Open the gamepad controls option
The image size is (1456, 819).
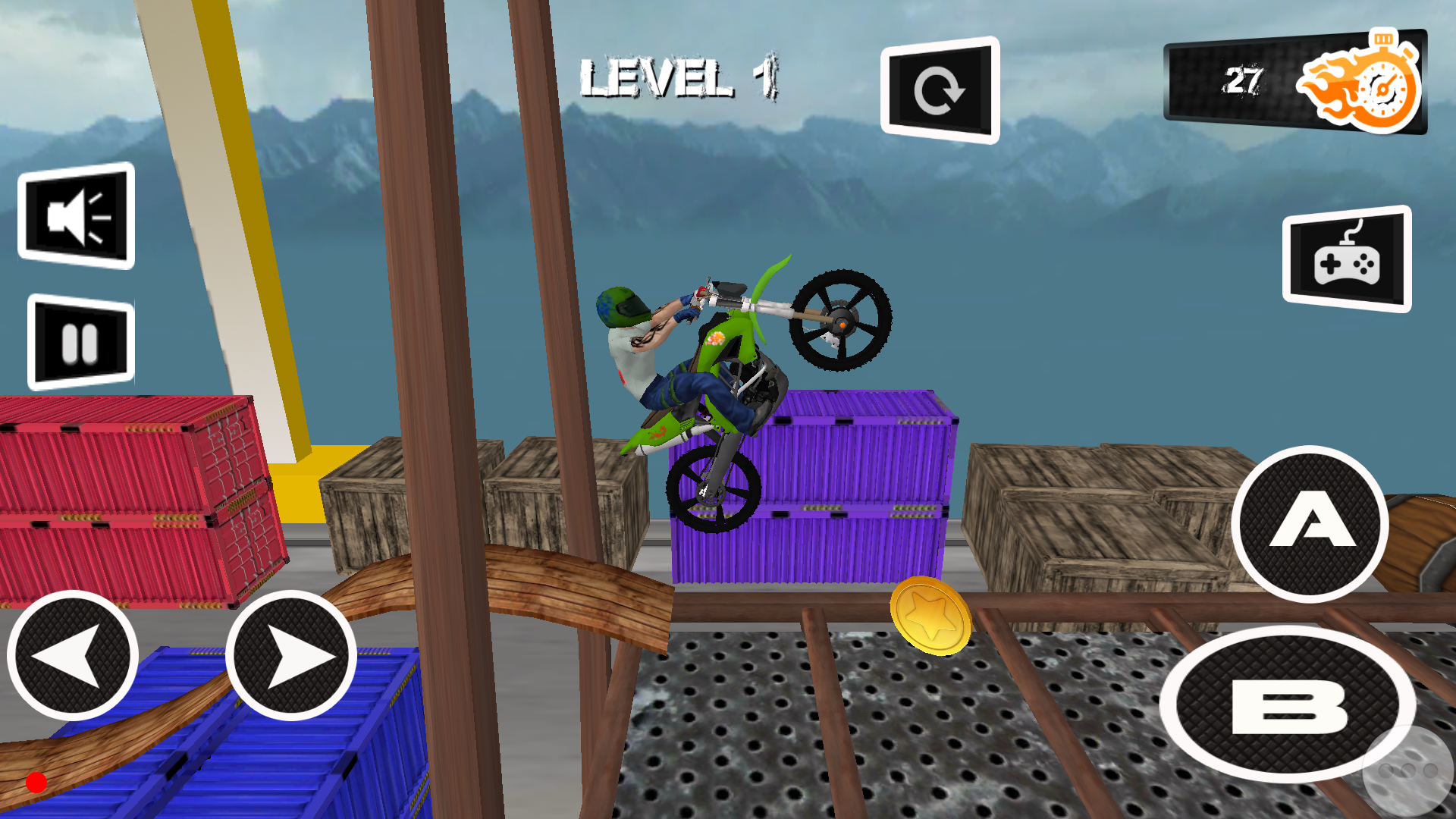pyautogui.click(x=1347, y=259)
